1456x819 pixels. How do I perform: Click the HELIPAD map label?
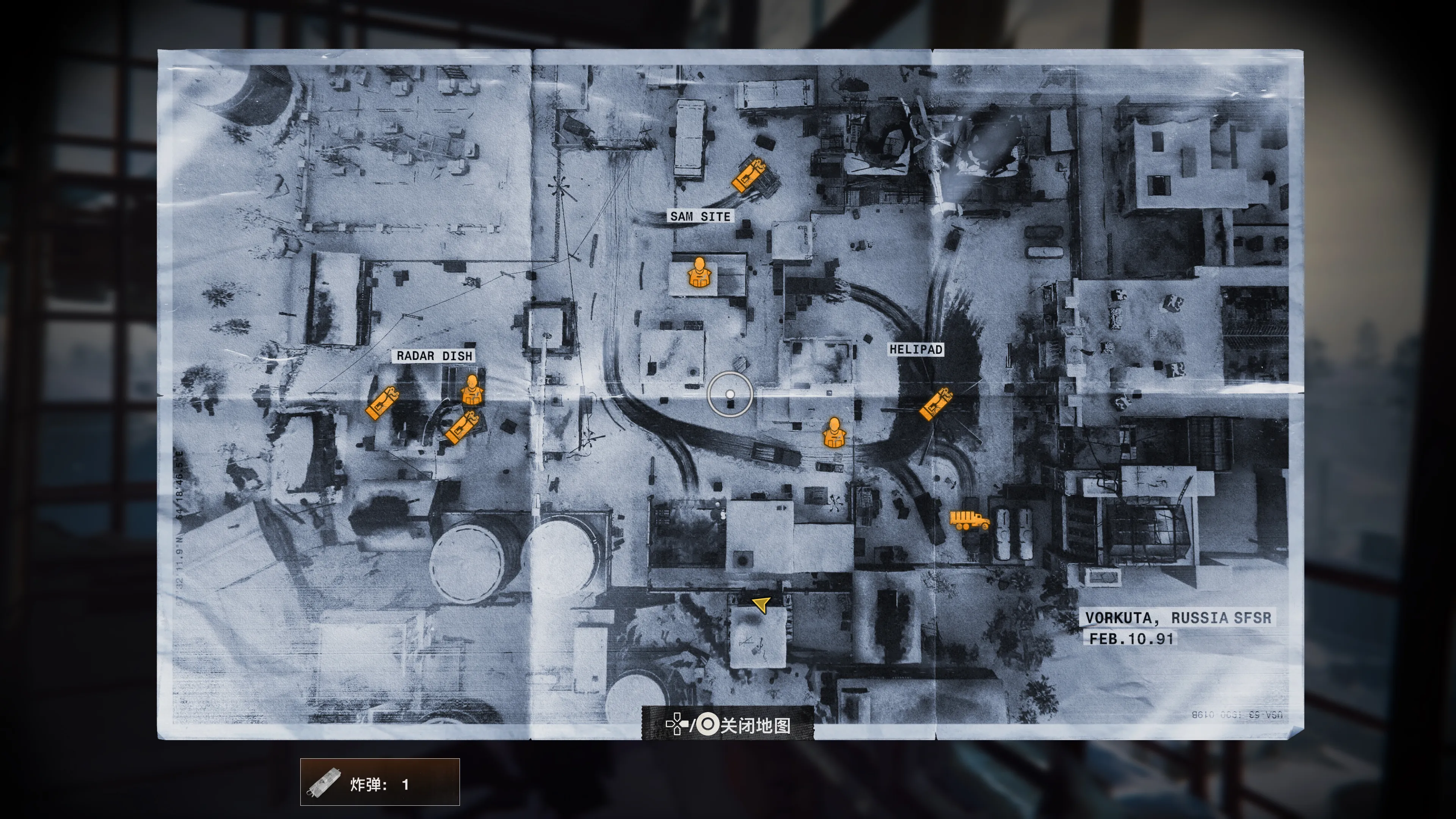(x=916, y=349)
